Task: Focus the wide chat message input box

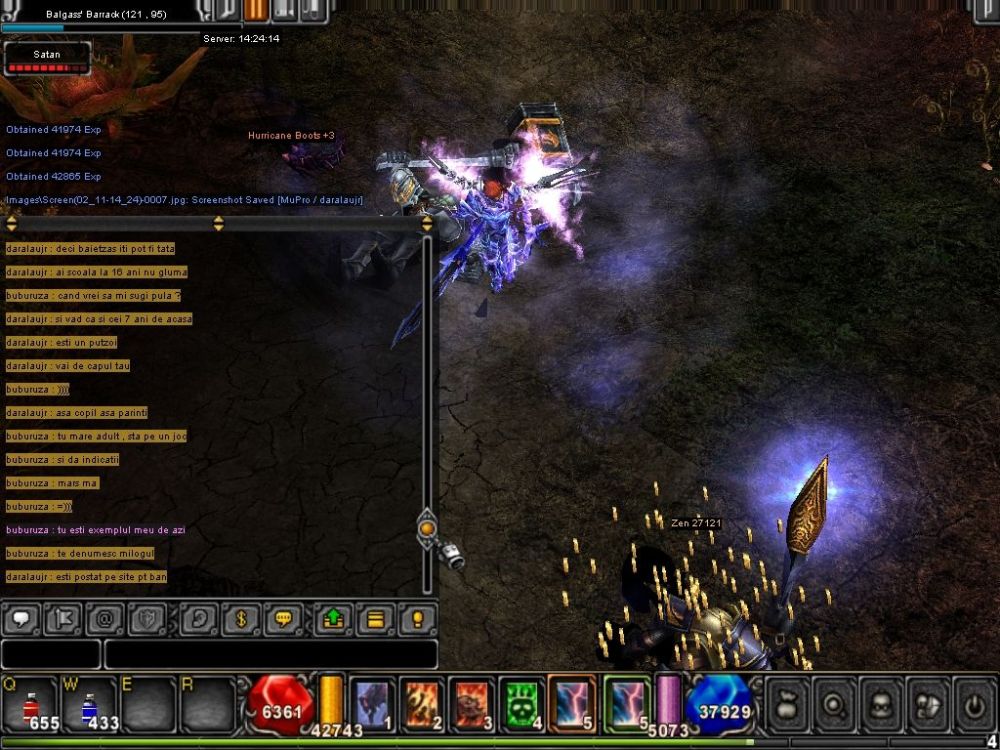Action: [270, 654]
